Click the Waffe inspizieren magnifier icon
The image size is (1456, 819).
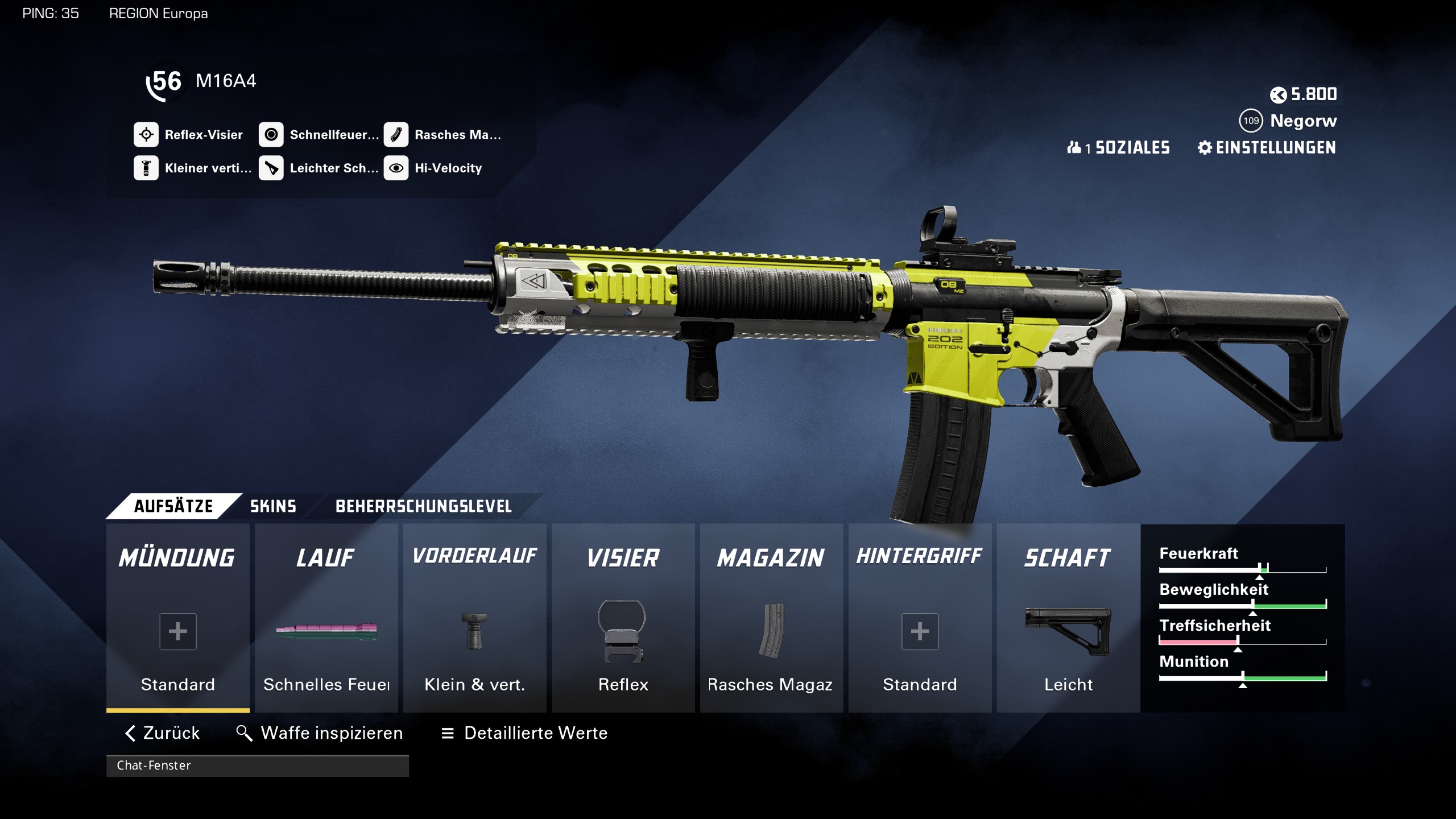pos(245,733)
